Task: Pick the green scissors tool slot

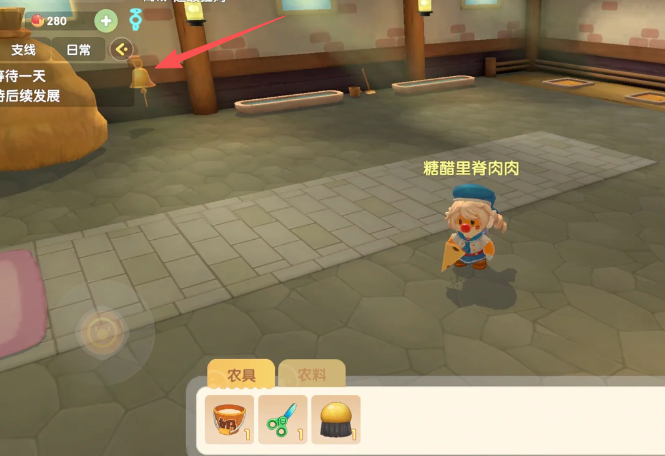Action: pos(283,420)
